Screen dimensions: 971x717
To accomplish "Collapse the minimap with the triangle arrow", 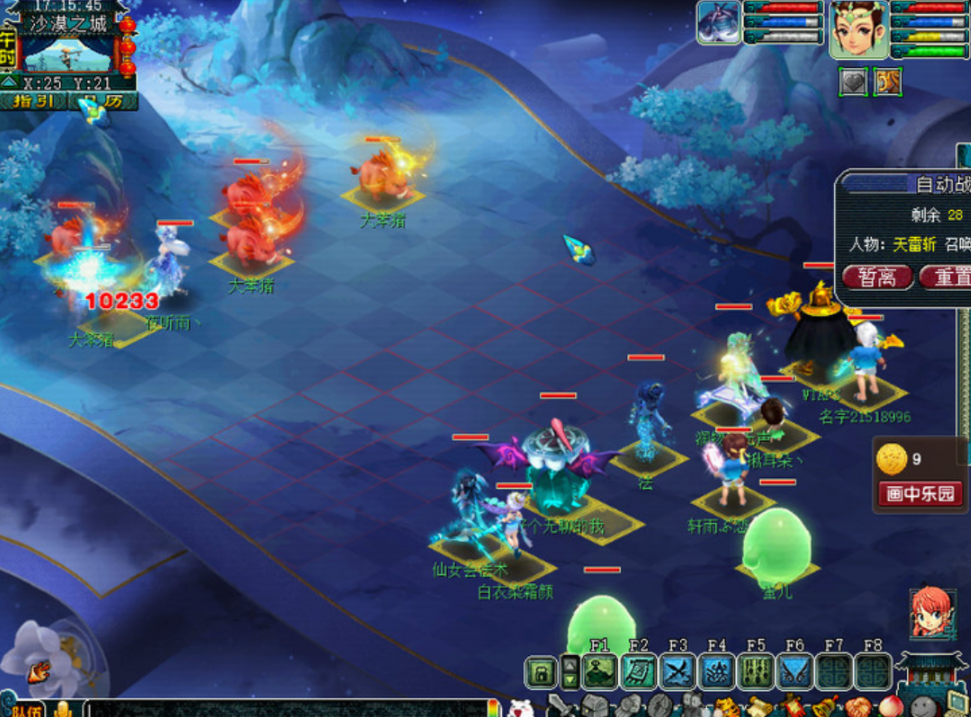I will [x=8, y=82].
